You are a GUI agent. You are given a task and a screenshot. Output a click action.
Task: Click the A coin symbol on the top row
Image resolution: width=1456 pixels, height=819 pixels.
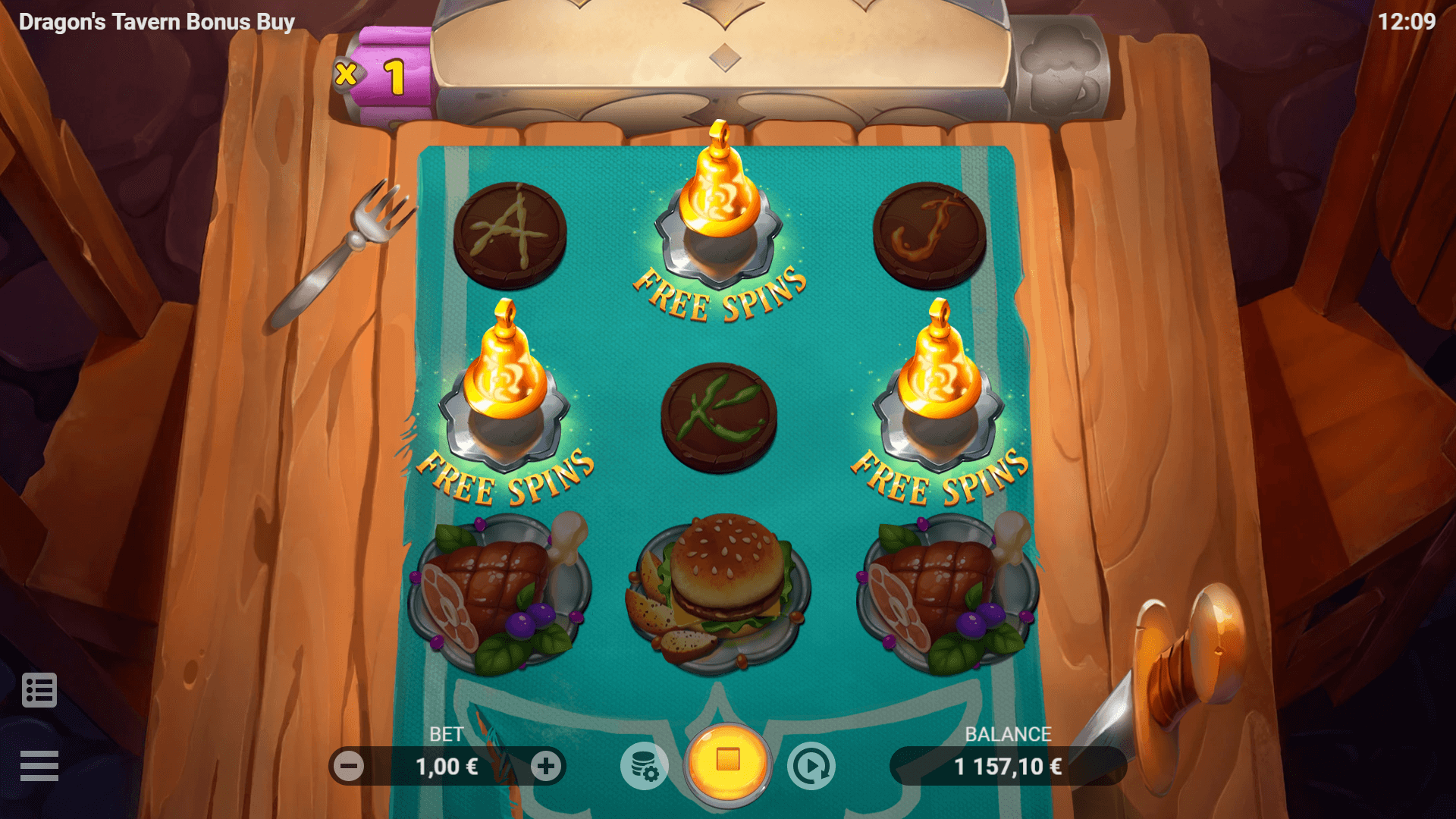510,234
